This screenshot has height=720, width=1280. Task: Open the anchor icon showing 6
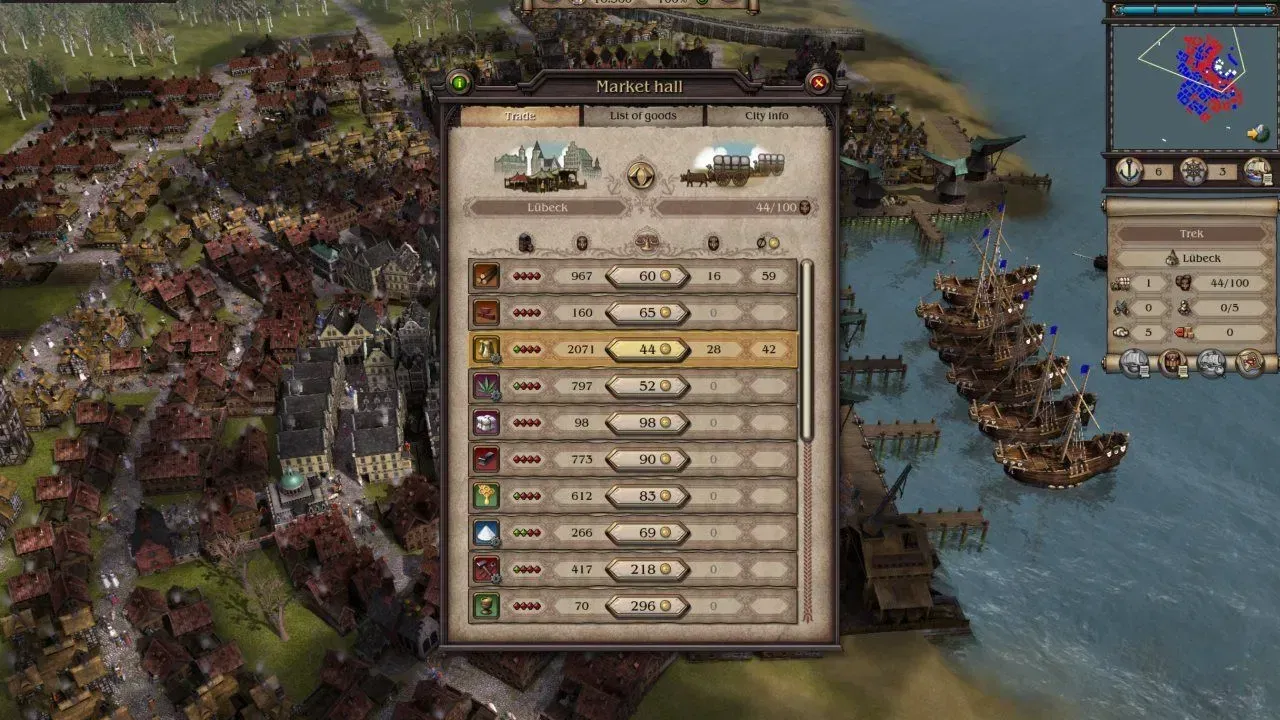tap(1130, 171)
